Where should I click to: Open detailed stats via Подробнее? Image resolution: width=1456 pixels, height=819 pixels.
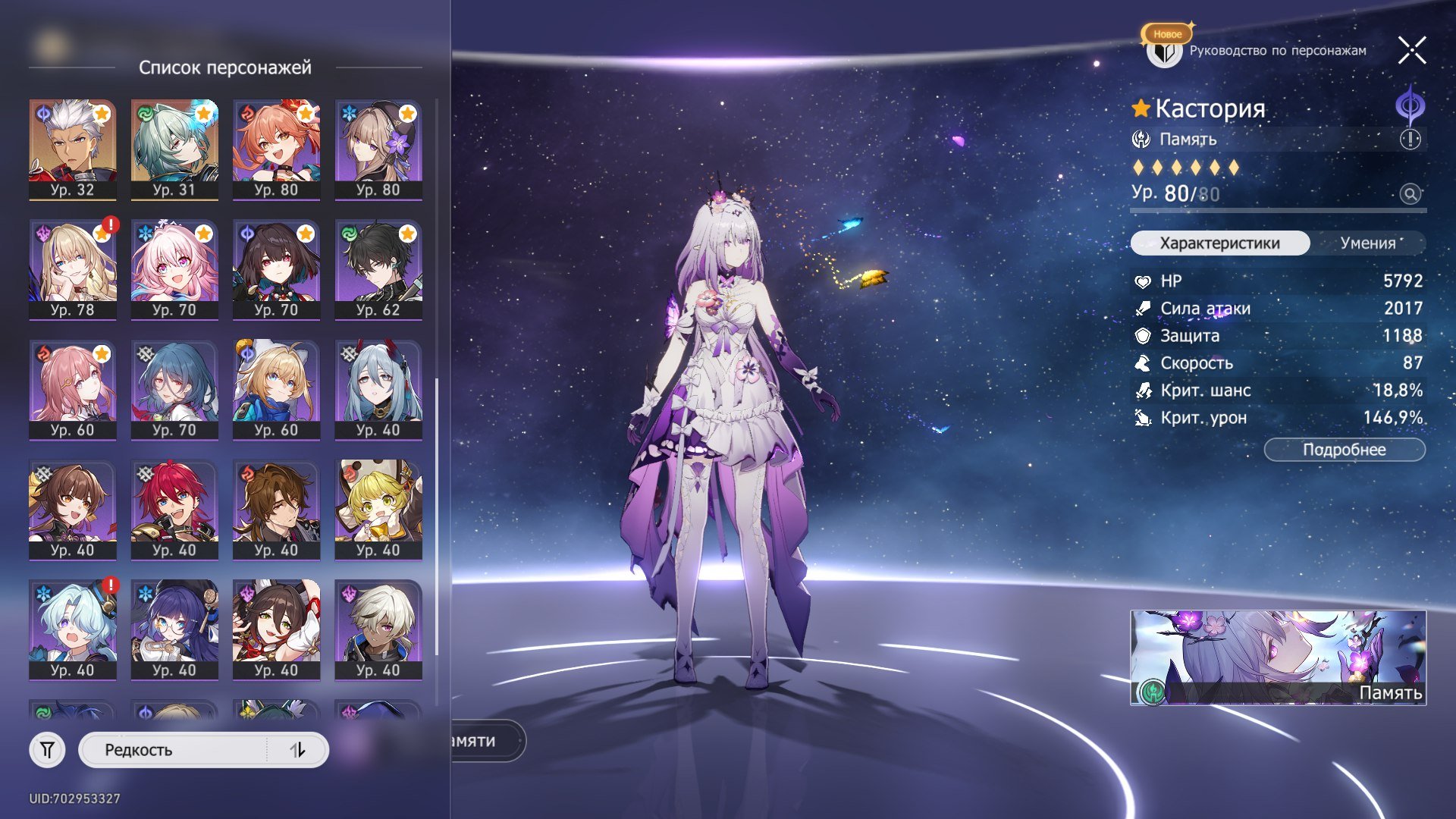click(1344, 450)
